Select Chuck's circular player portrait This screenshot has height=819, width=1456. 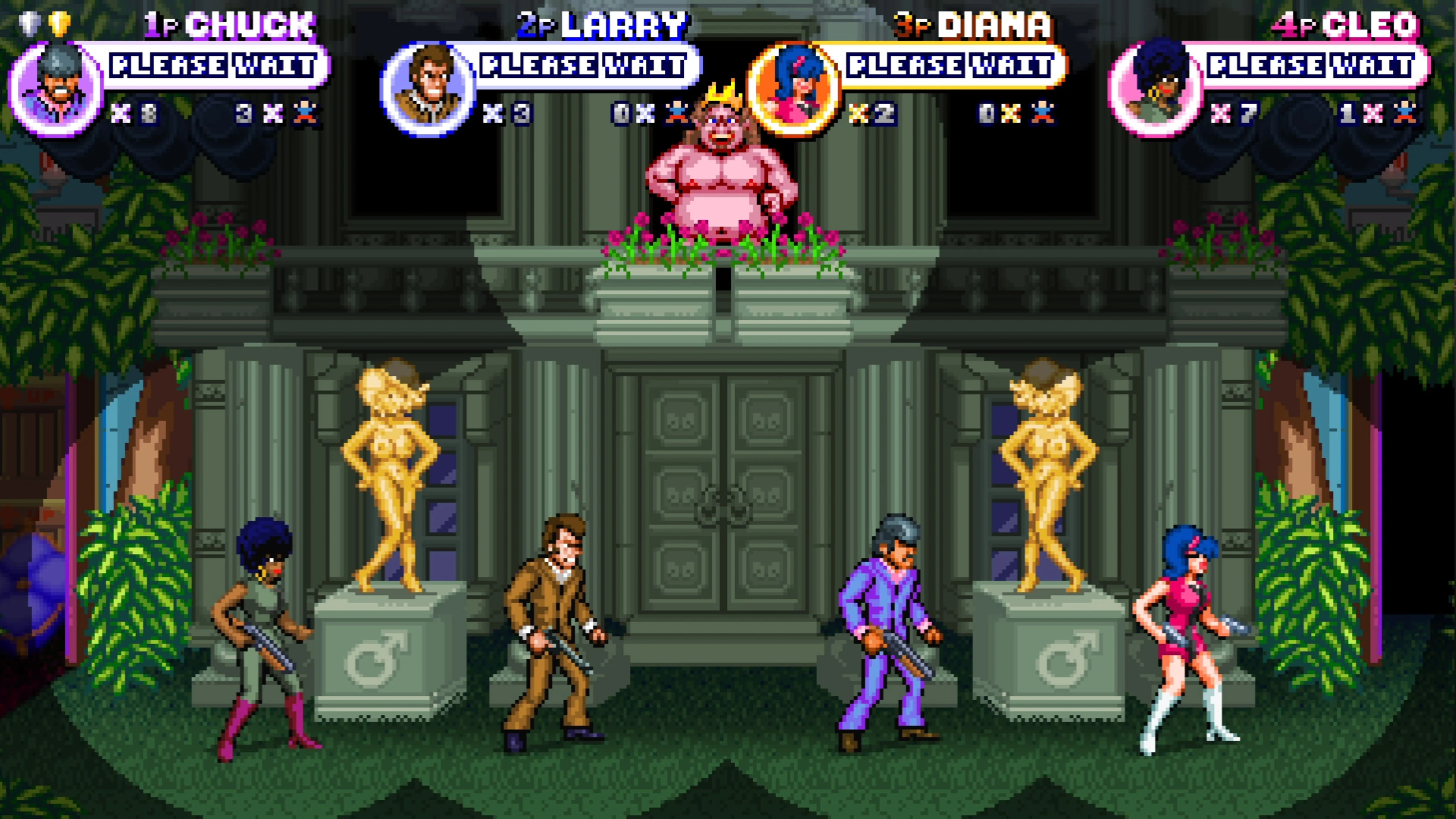coord(54,88)
